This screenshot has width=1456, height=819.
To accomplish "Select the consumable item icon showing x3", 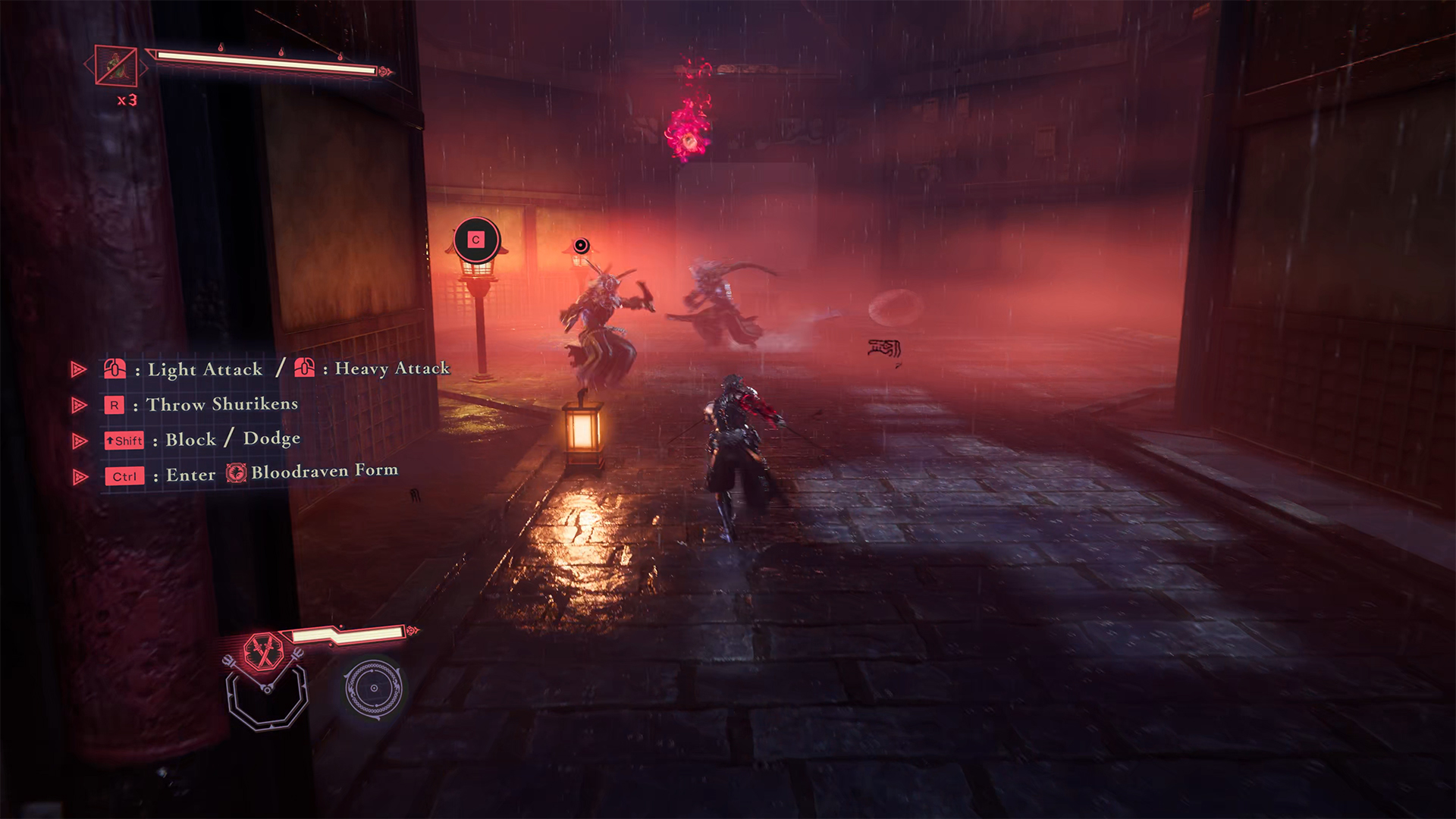I will (116, 66).
